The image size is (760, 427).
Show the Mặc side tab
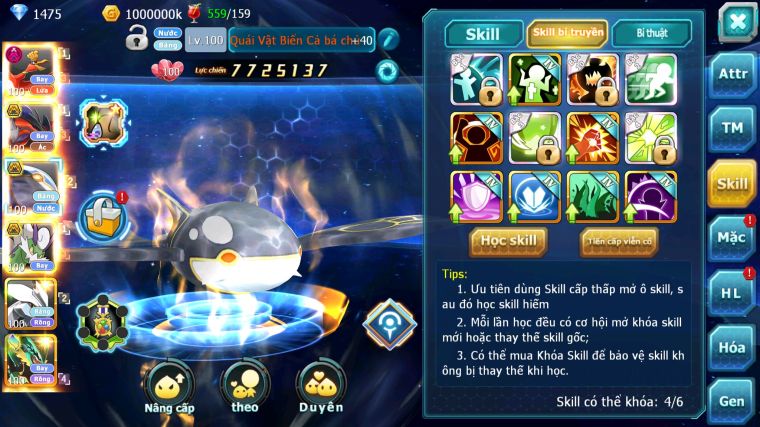[731, 238]
